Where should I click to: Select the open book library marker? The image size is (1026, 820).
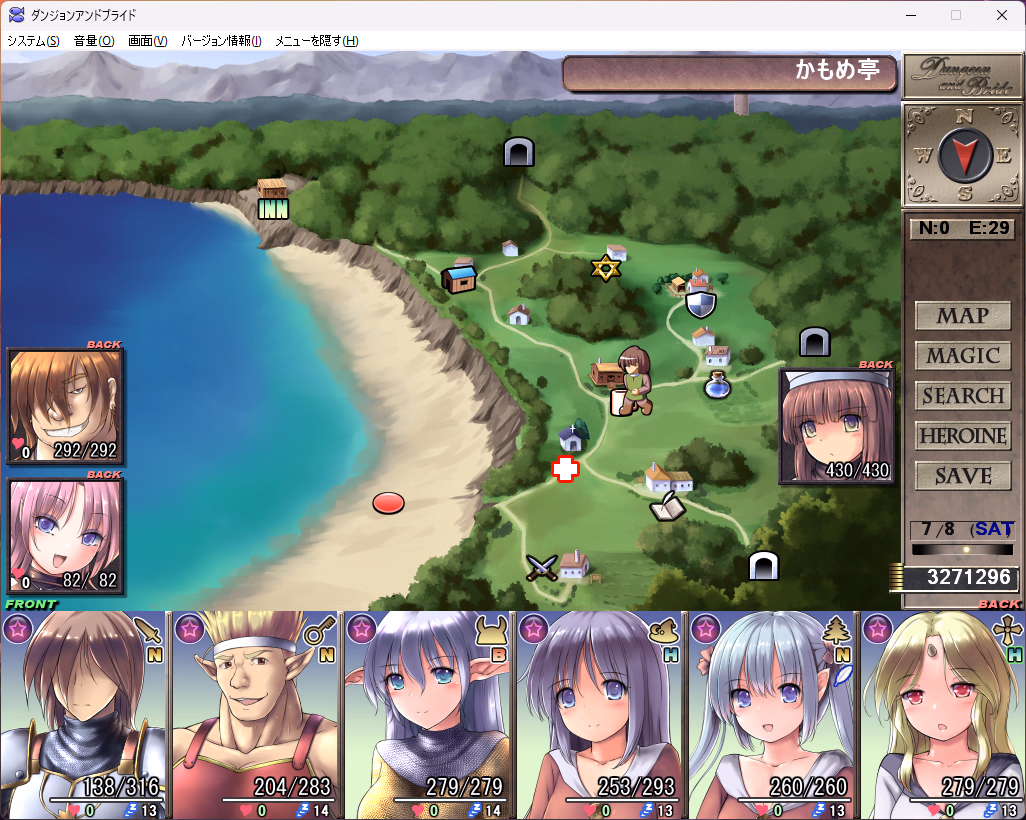pyautogui.click(x=667, y=509)
